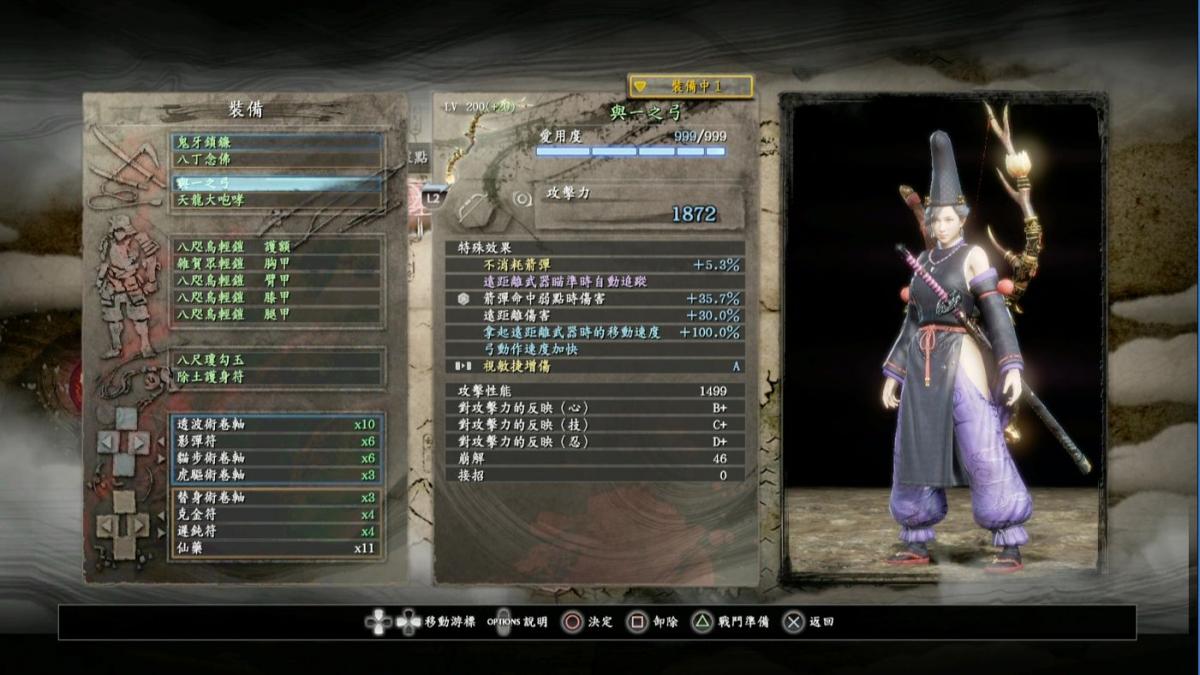The height and width of the screenshot is (675, 1200).
Task: Select the 八咫烏輕鎧 護額 head armor row
Action: click(276, 246)
